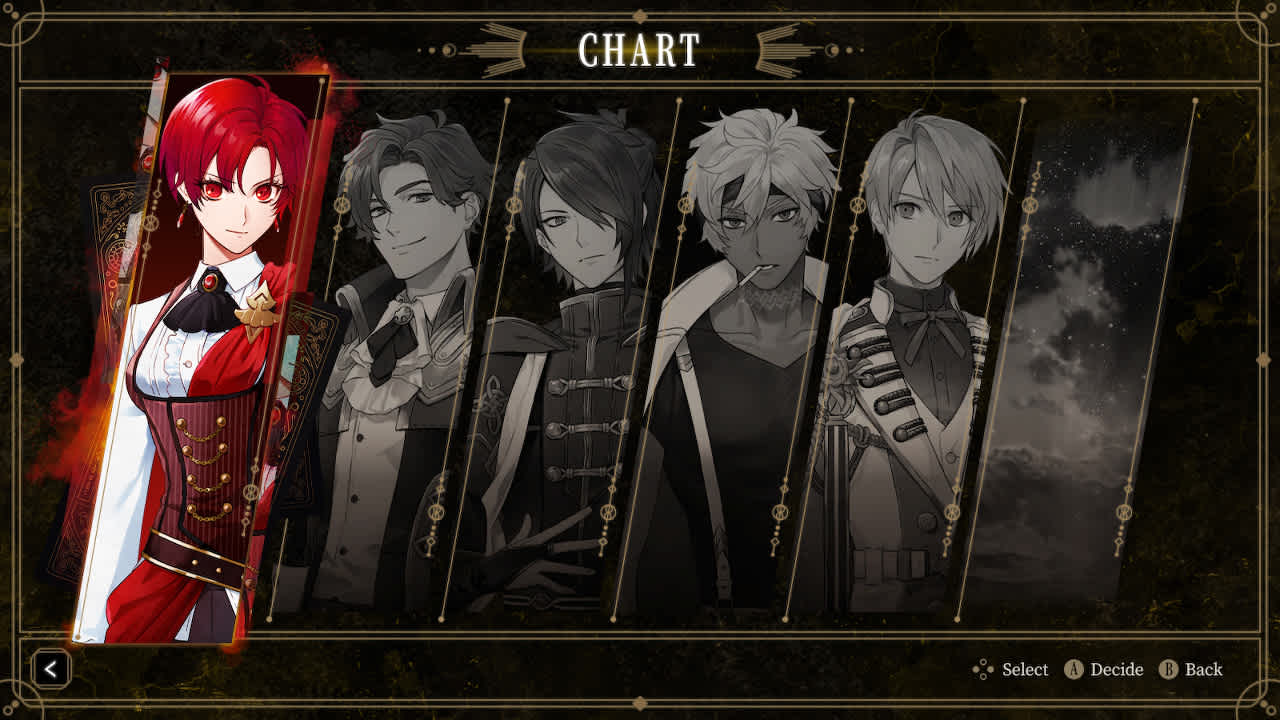Viewport: 1280px width, 720px height.
Task: Click the key charm ornament beside the first route
Action: click(x=341, y=206)
